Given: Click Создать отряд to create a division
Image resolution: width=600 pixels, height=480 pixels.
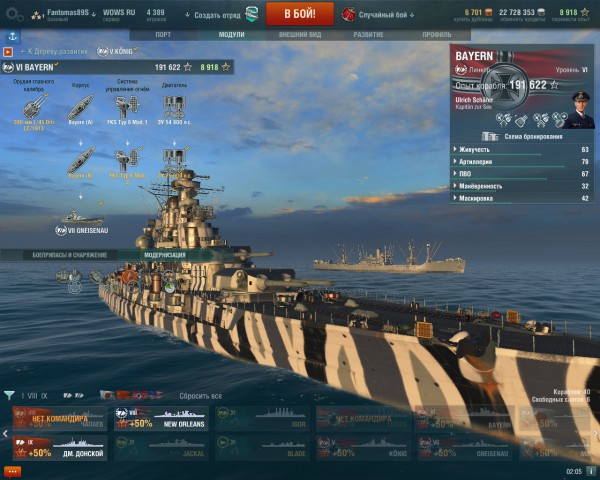Looking at the screenshot, I should tap(209, 15).
